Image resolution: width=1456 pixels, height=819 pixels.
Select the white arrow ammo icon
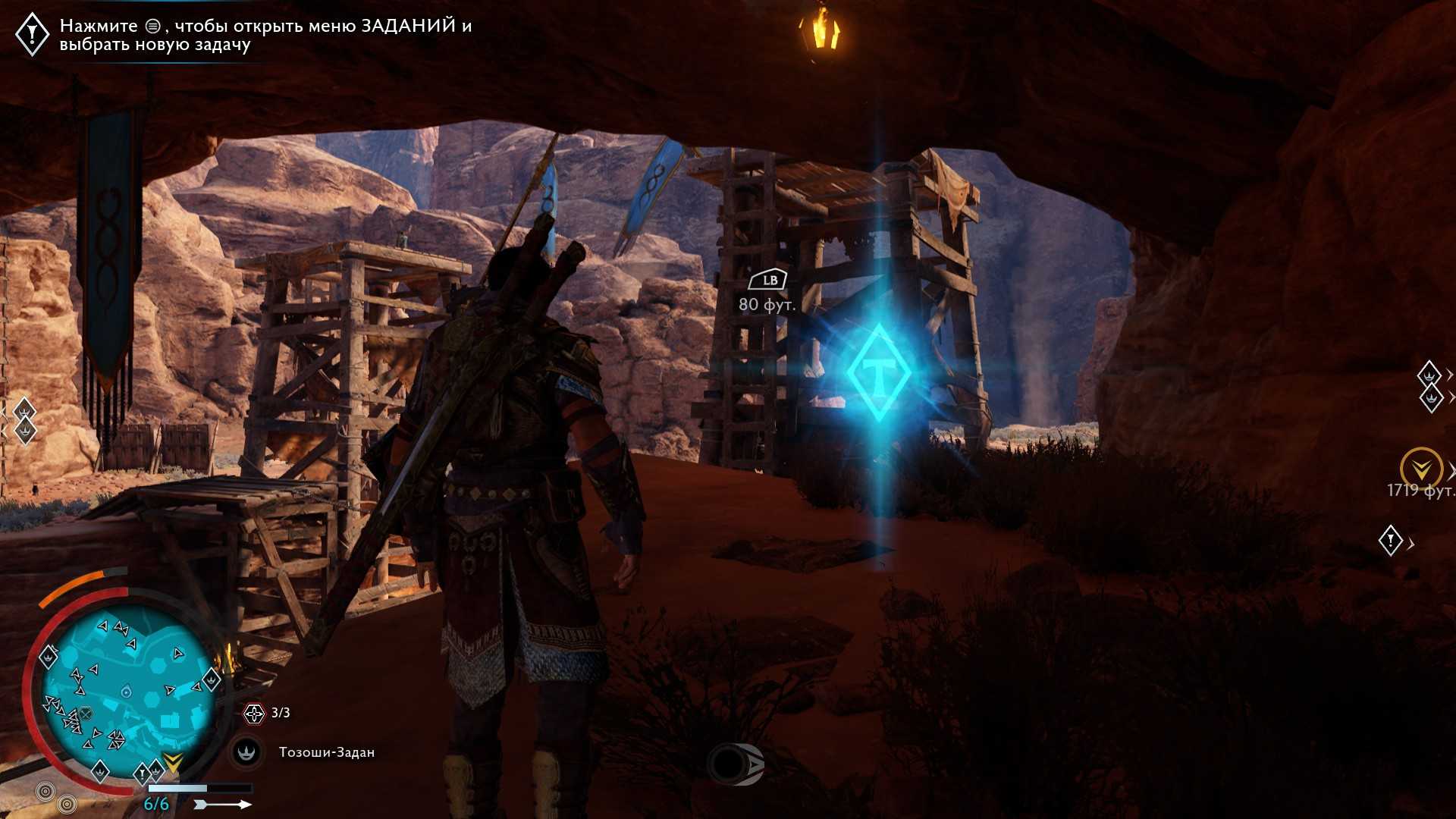click(222, 804)
